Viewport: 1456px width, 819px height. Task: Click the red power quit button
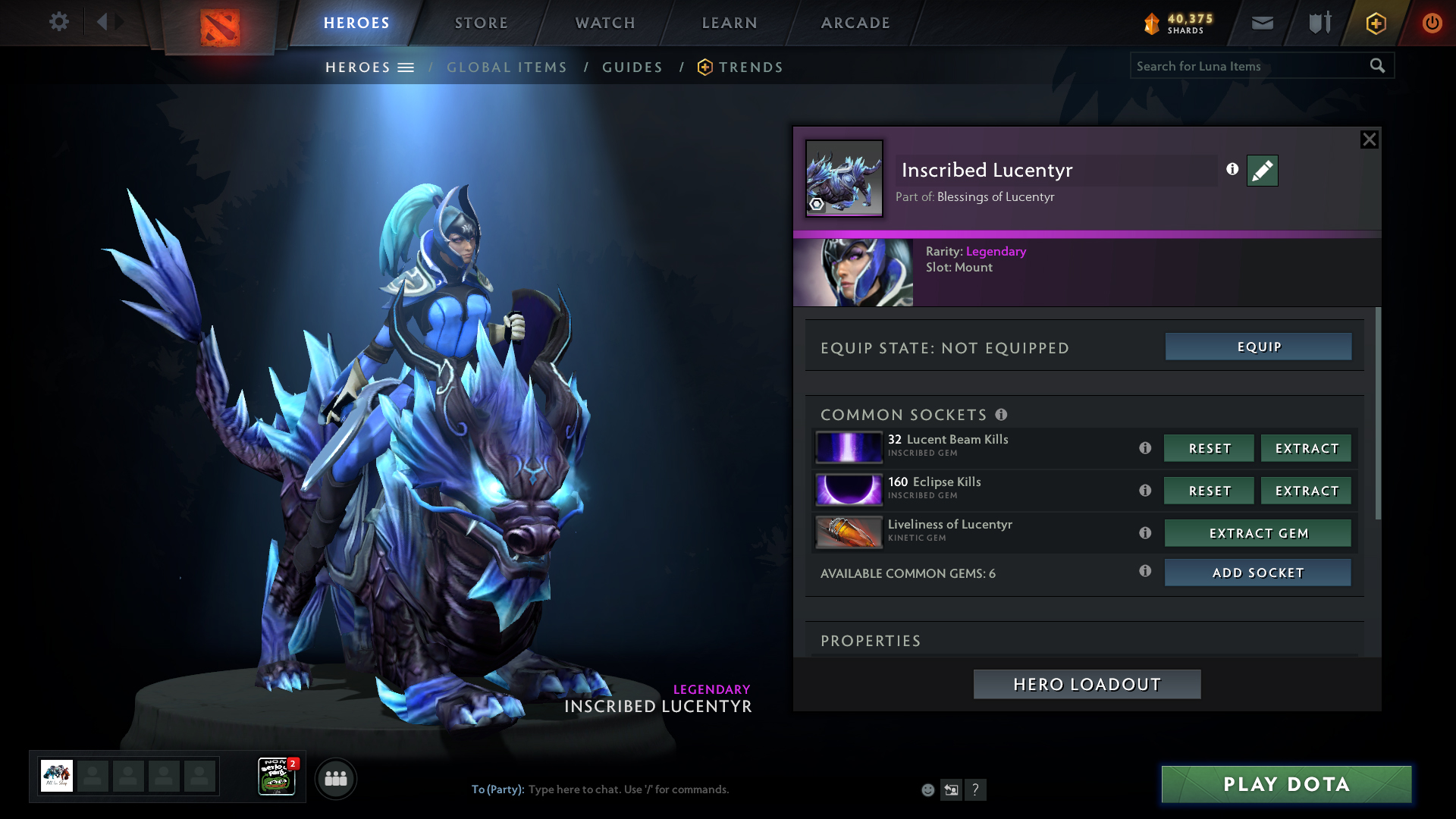(x=1432, y=23)
